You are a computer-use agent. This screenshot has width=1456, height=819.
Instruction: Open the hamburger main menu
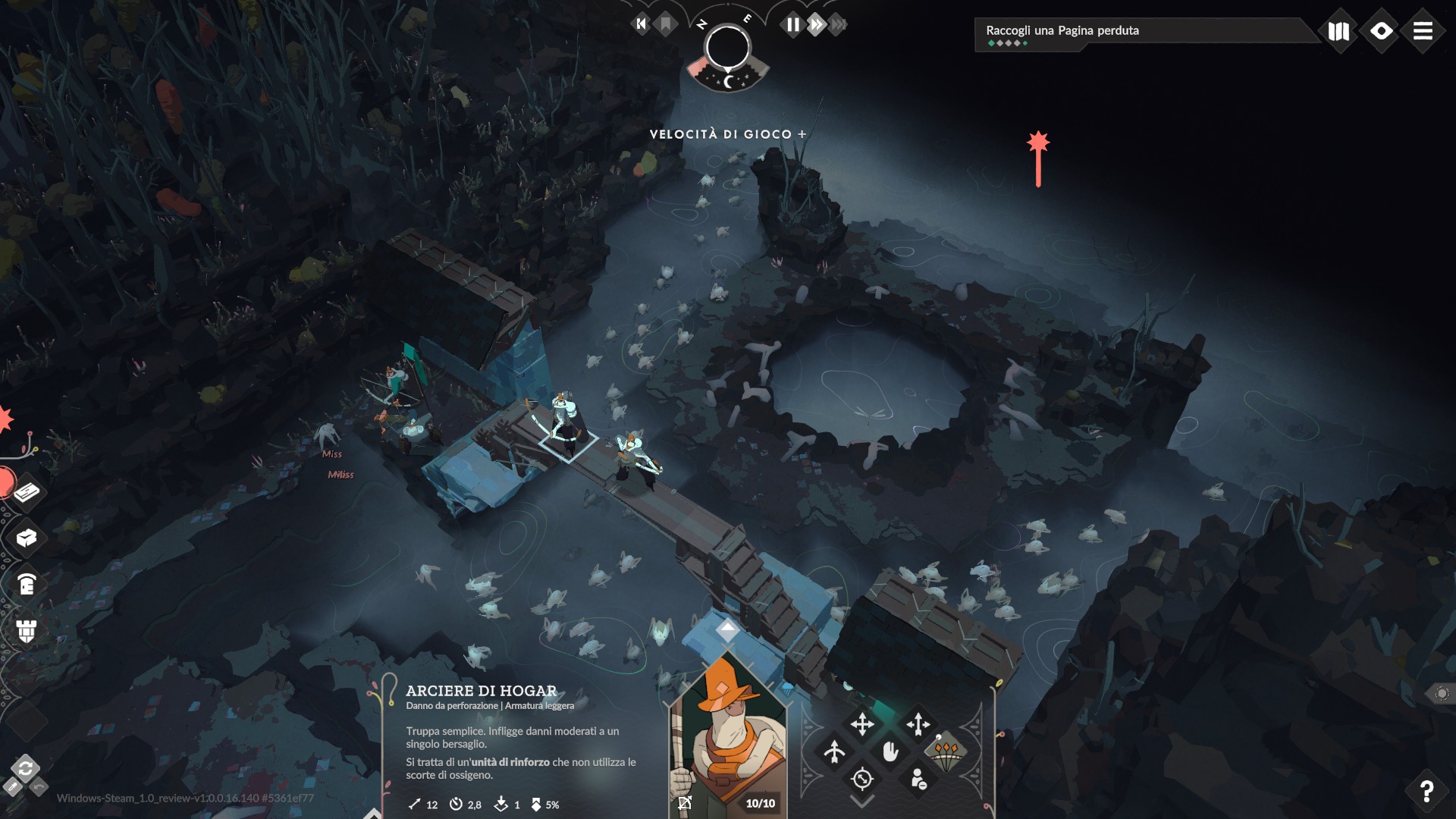(x=1423, y=31)
